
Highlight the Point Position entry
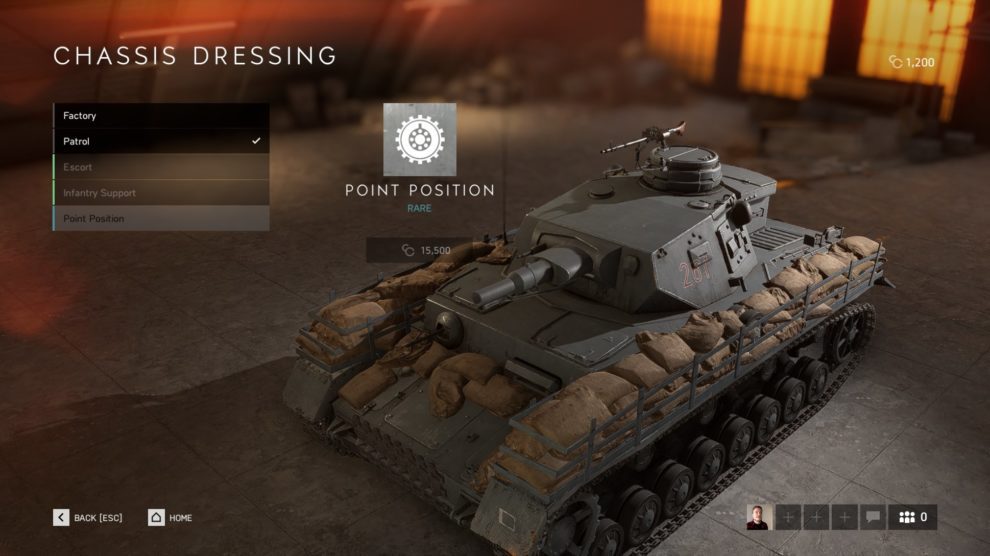(160, 219)
